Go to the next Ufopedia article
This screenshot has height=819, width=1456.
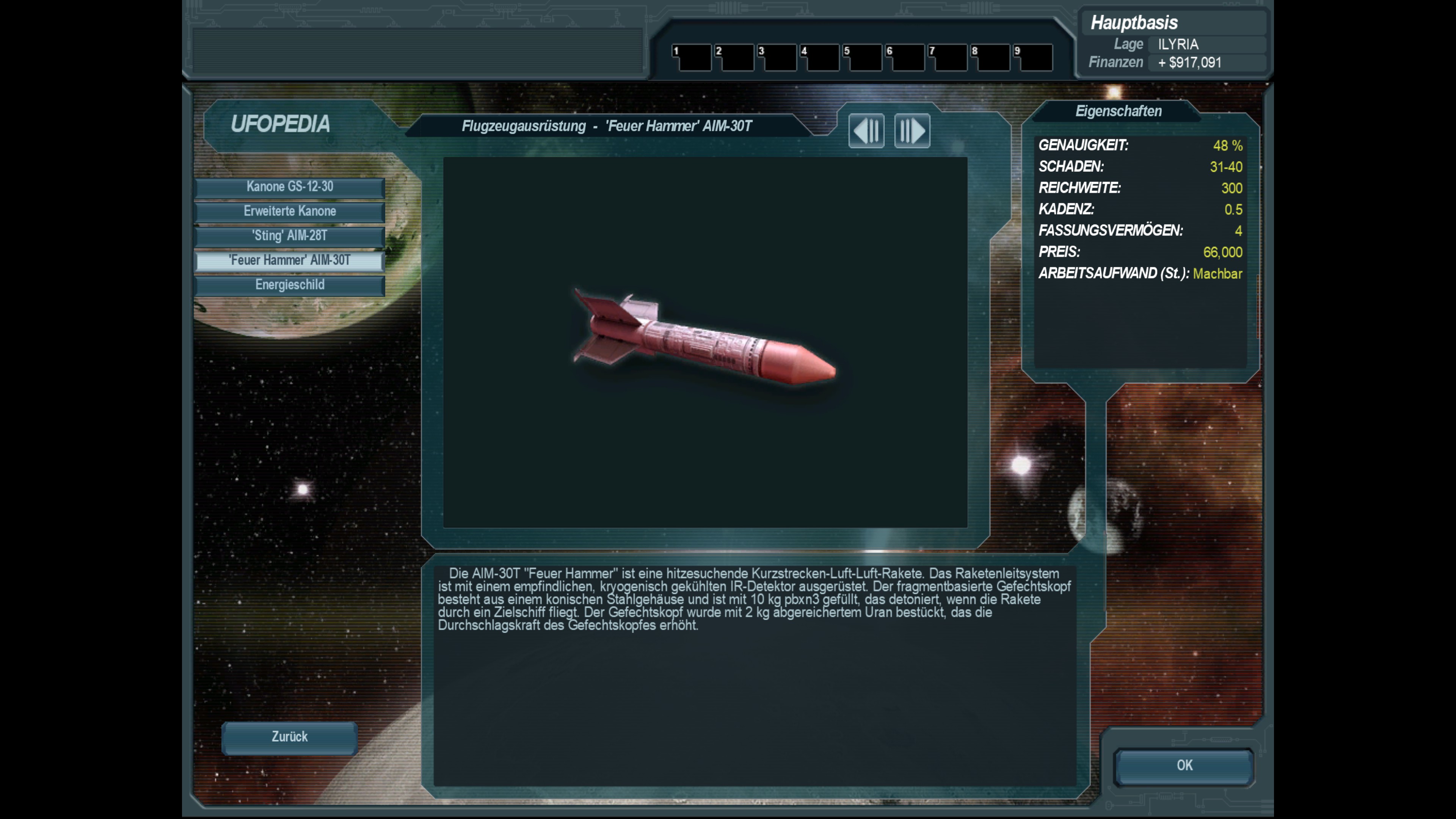coord(912,131)
